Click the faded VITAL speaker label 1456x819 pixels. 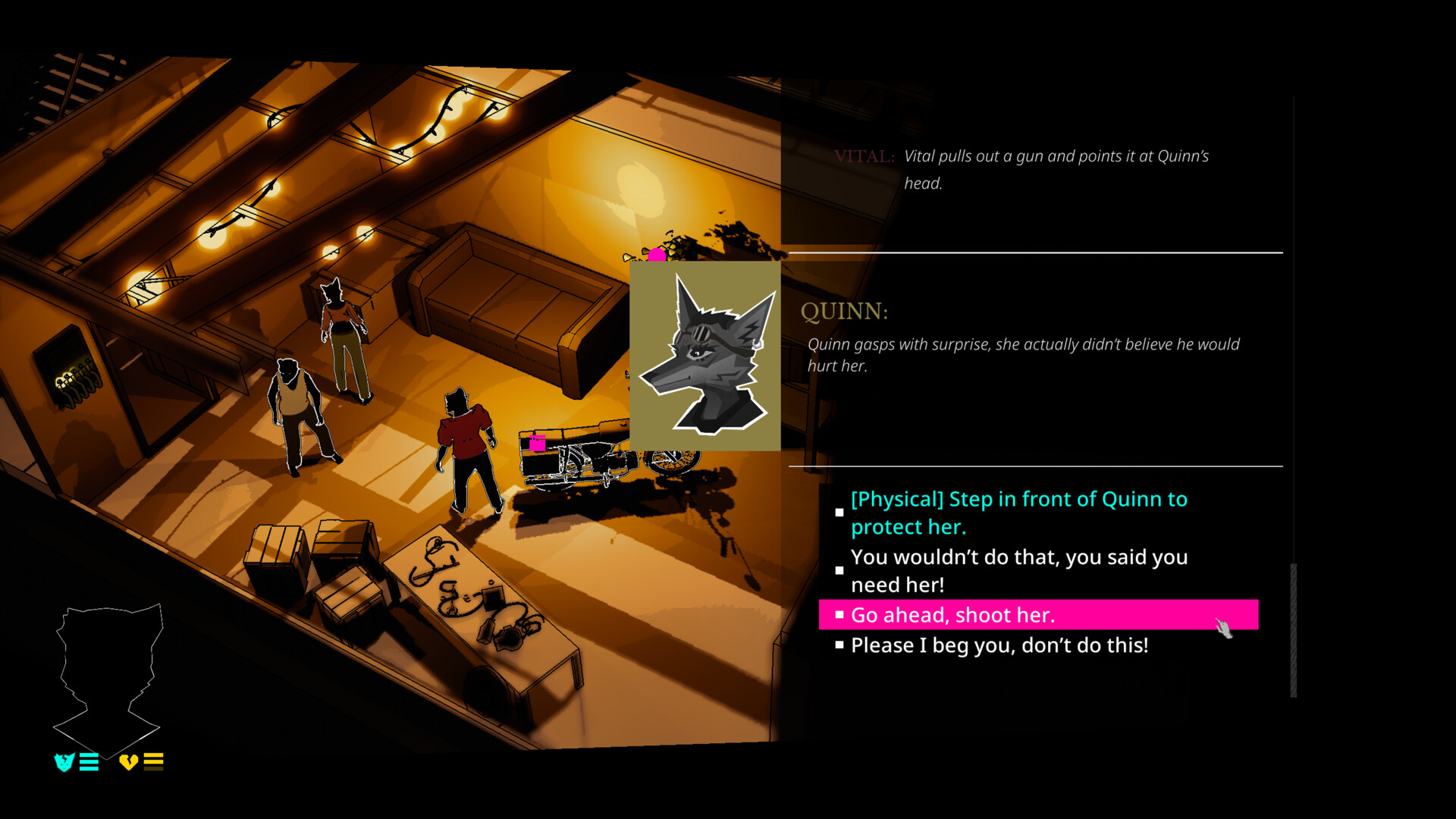pos(864,157)
